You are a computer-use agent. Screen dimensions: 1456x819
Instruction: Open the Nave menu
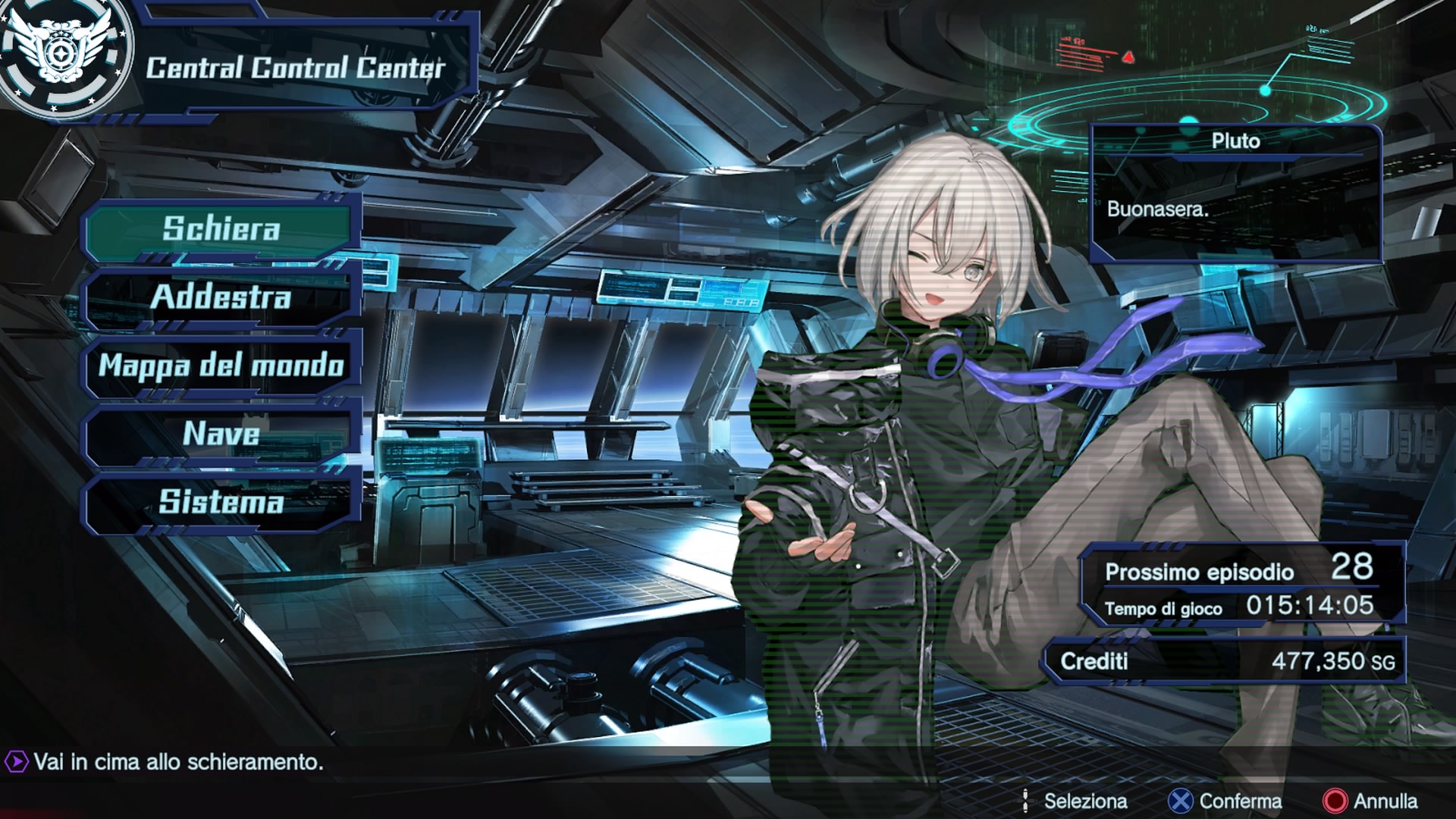click(221, 433)
